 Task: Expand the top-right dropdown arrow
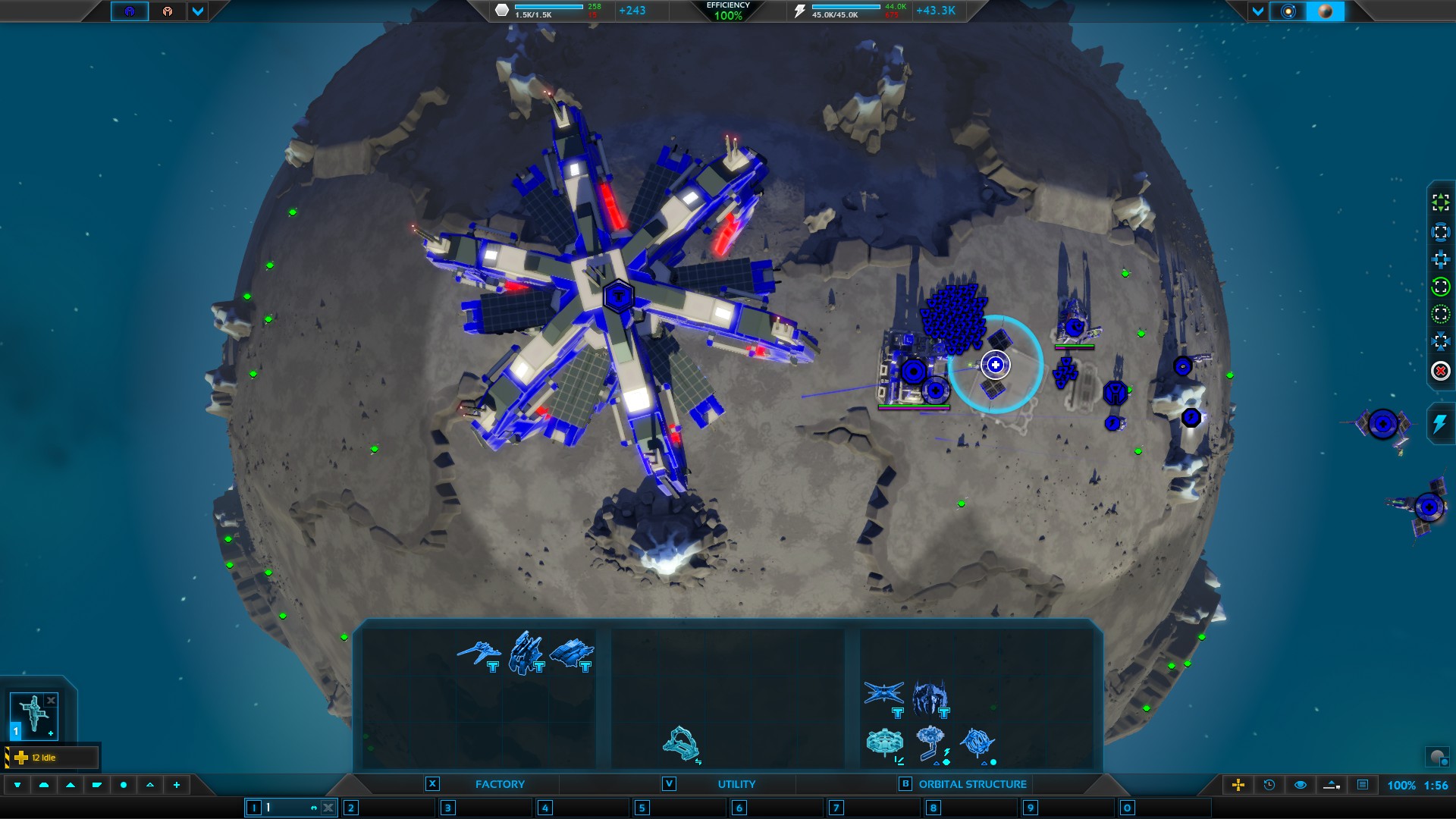click(1258, 11)
